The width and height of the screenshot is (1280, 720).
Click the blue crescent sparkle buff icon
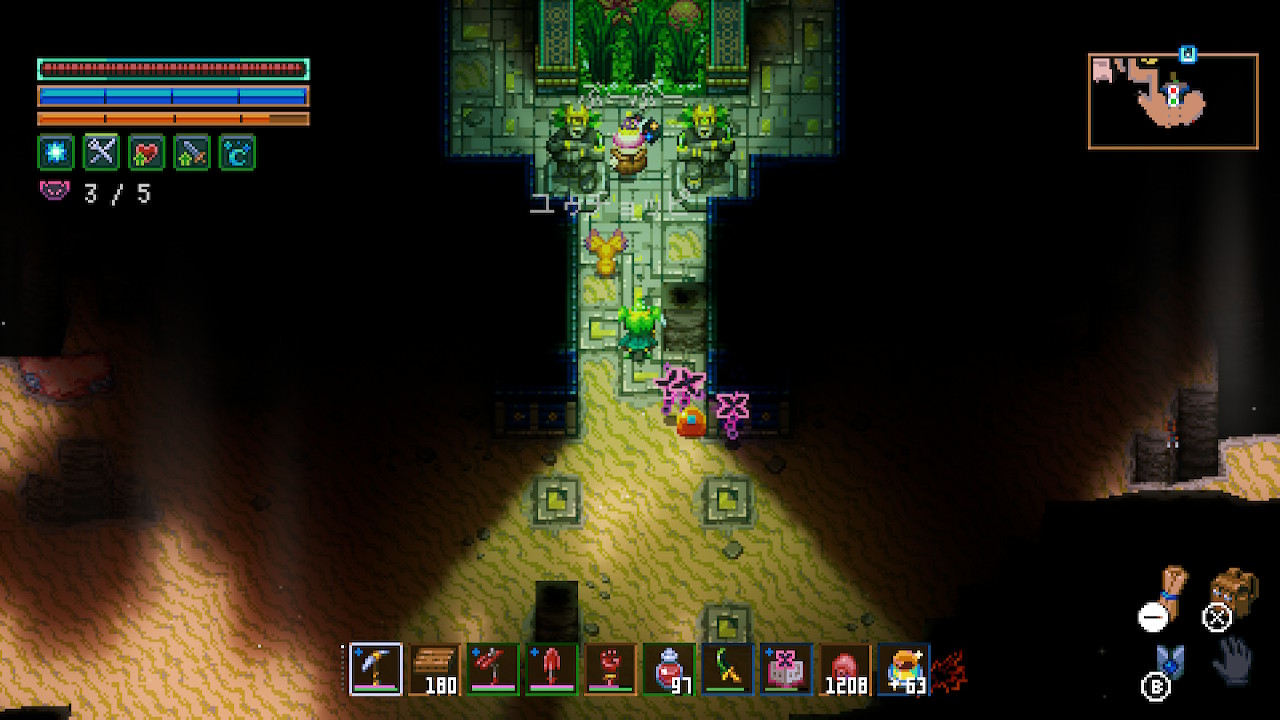coord(237,152)
